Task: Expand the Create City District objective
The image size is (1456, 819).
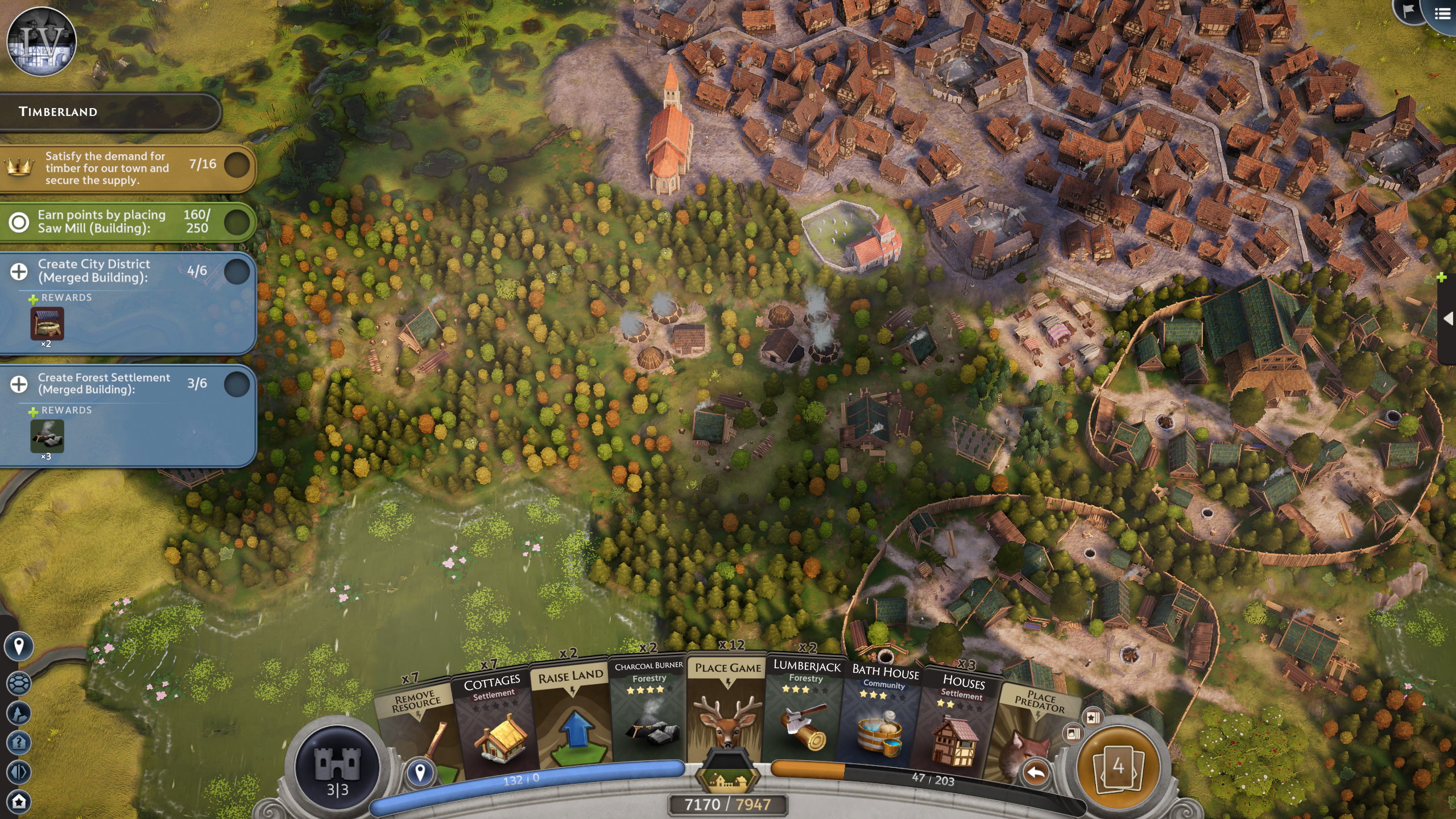Action: (x=19, y=272)
